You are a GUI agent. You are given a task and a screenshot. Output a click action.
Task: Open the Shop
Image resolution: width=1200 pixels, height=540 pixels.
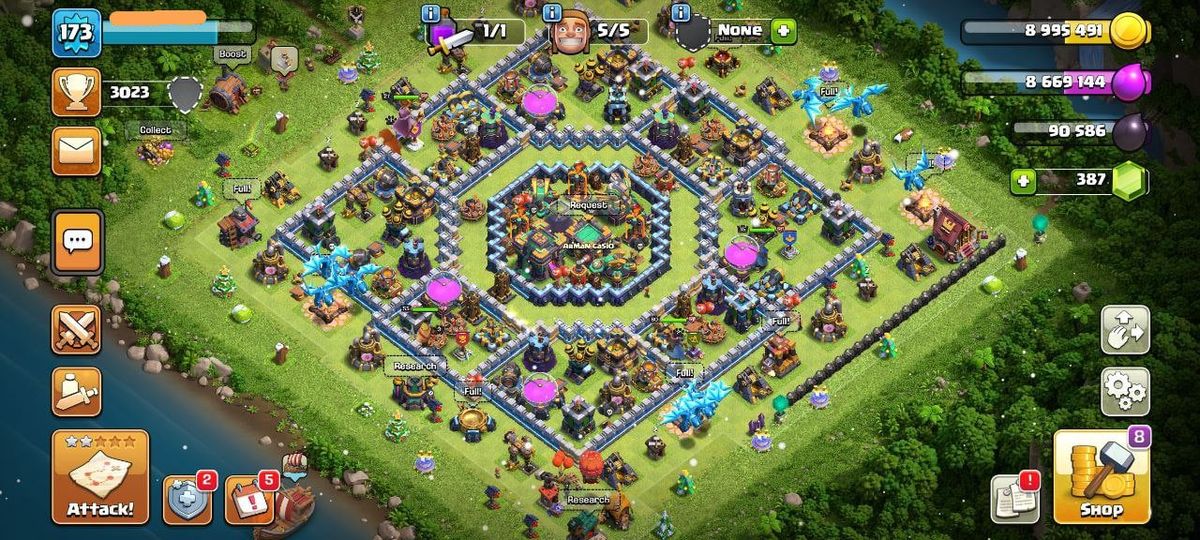point(1102,478)
